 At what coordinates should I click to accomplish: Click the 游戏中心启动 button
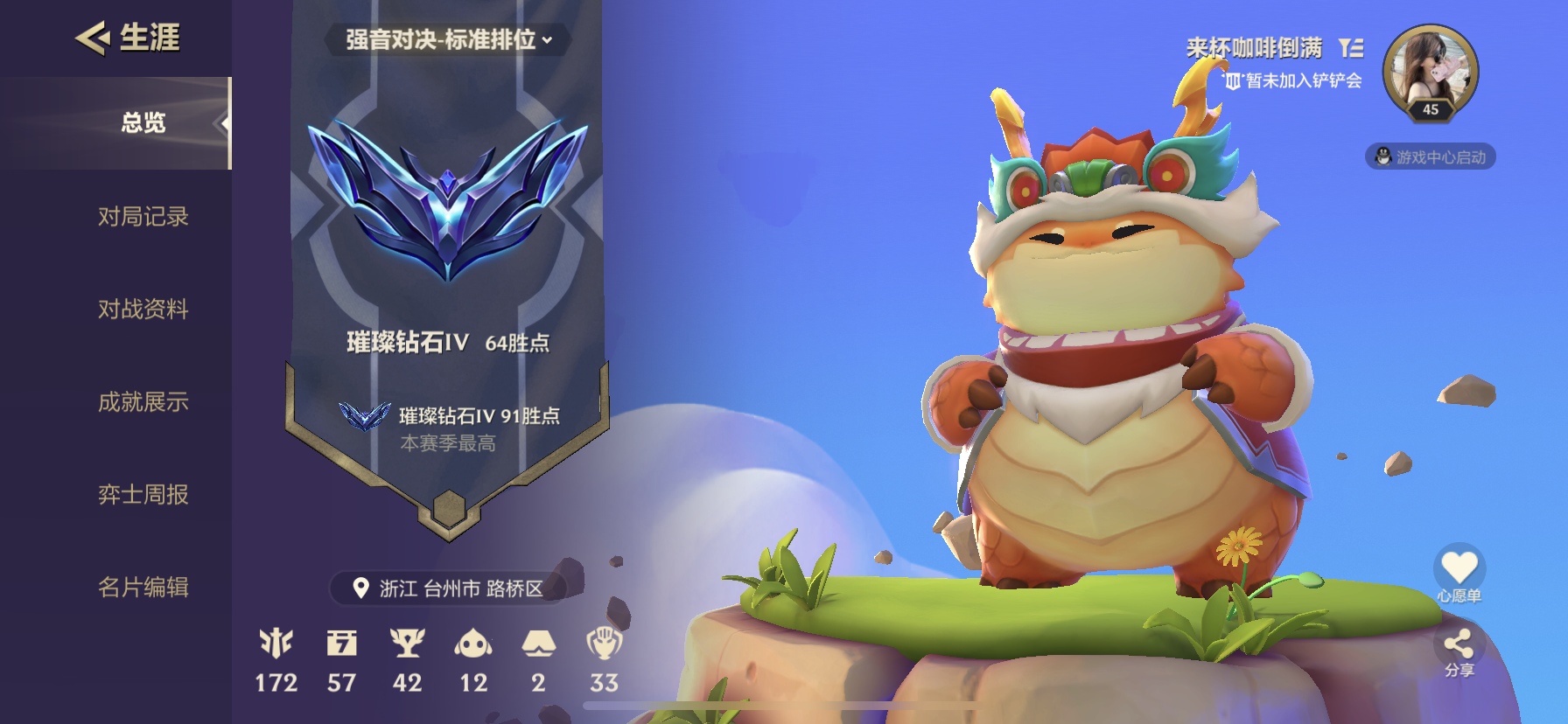[1431, 157]
